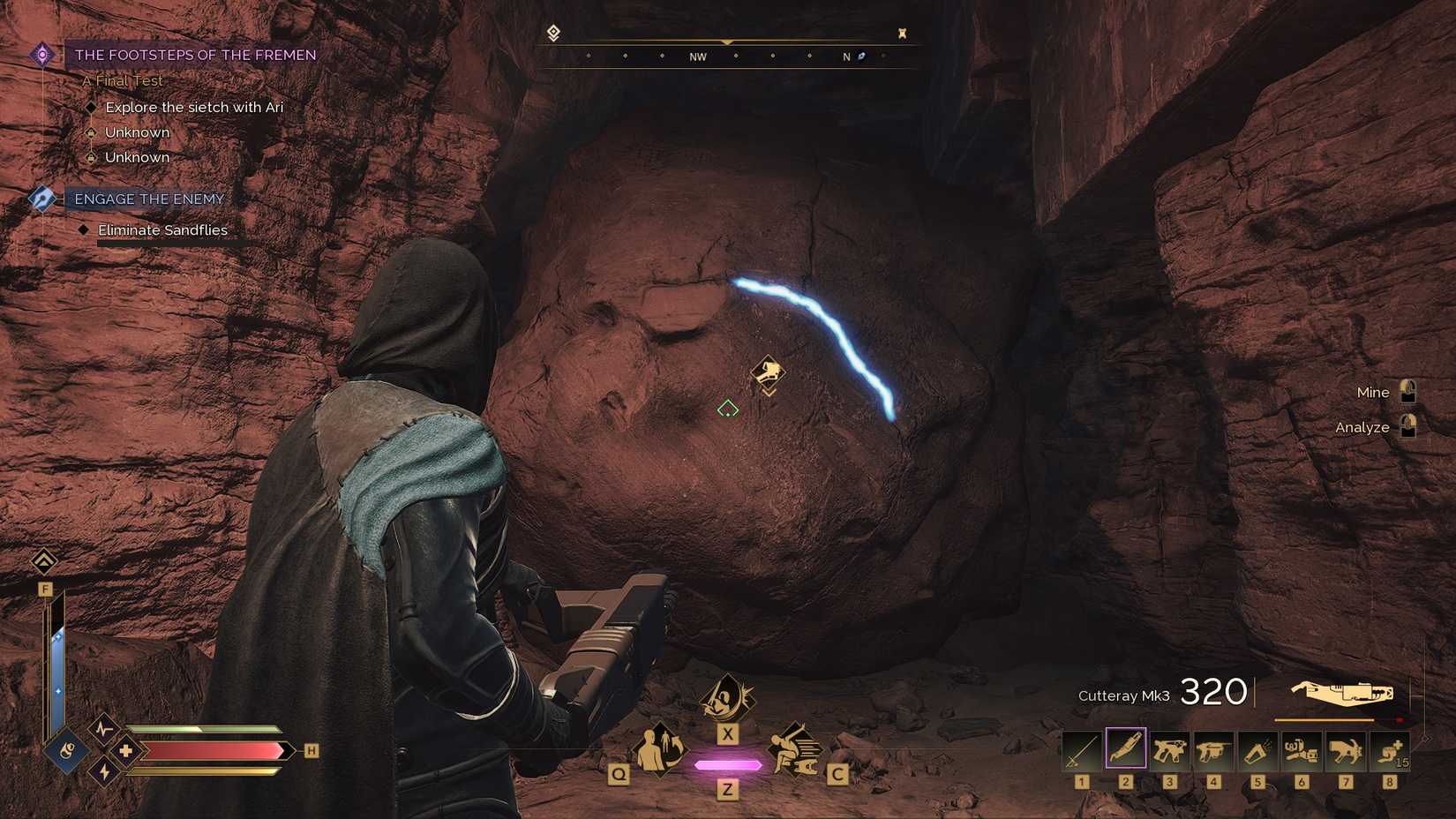Select the pistol in hotbar slot 4
This screenshot has width=1456, height=819.
(x=1212, y=751)
